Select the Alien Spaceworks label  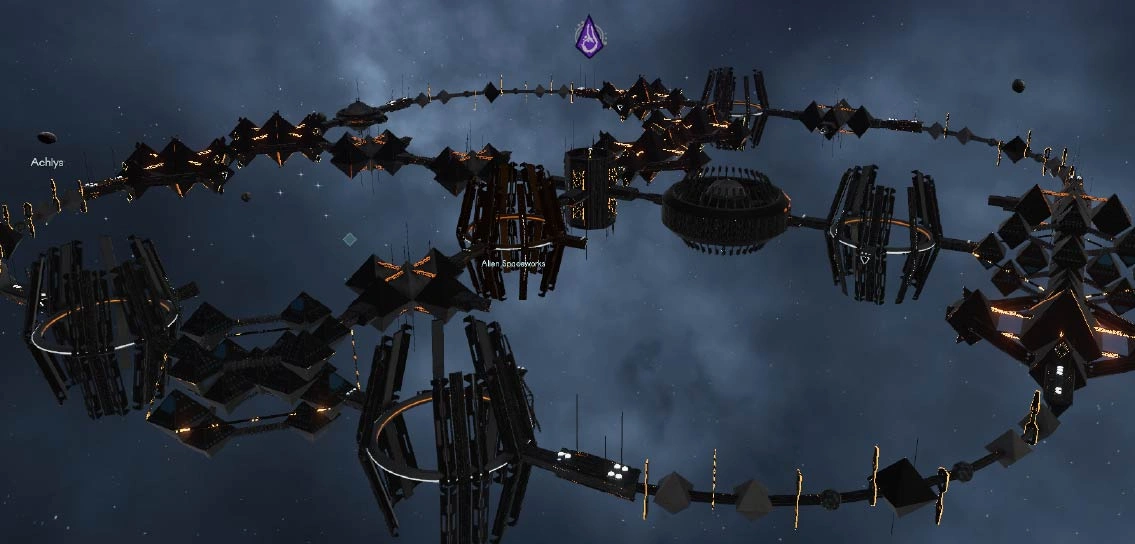tap(512, 263)
